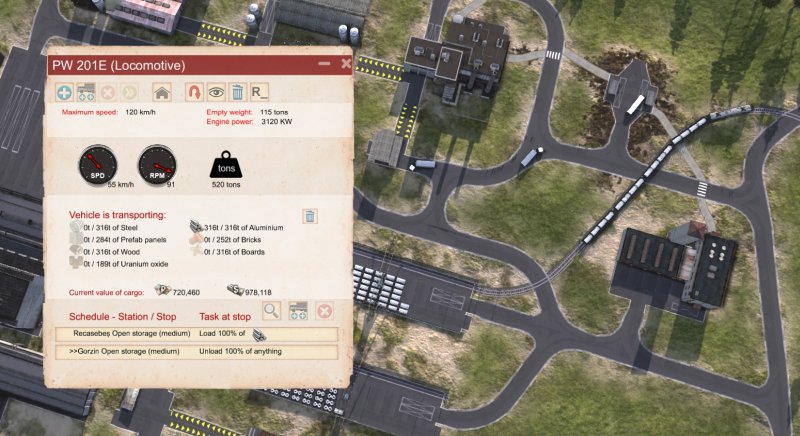The height and width of the screenshot is (436, 800).
Task: Click the magnifying glass icon above the schedule
Action: tap(271, 311)
